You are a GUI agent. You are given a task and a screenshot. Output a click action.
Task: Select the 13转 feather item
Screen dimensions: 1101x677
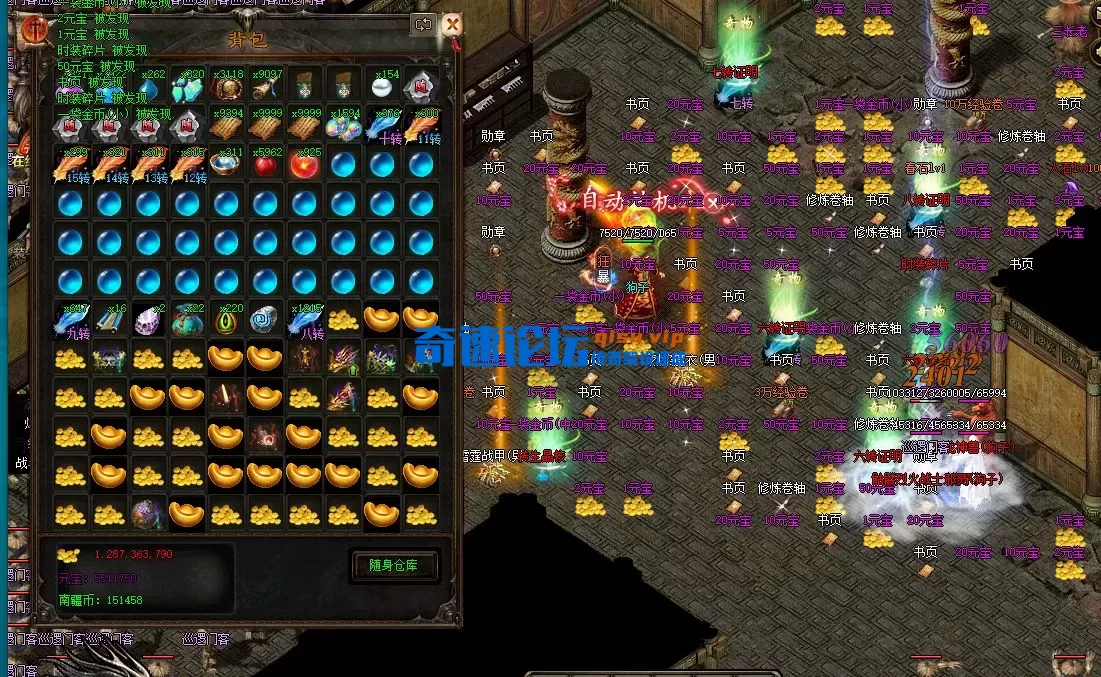148,165
